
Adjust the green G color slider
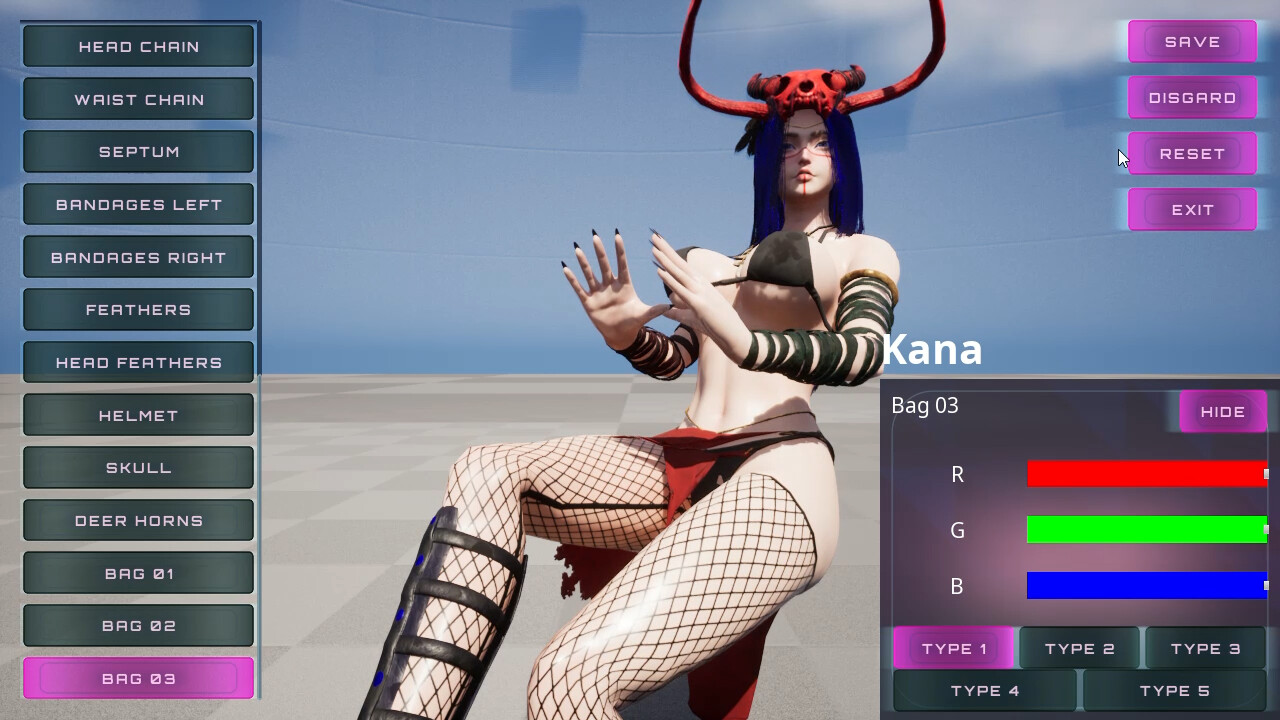click(1146, 530)
